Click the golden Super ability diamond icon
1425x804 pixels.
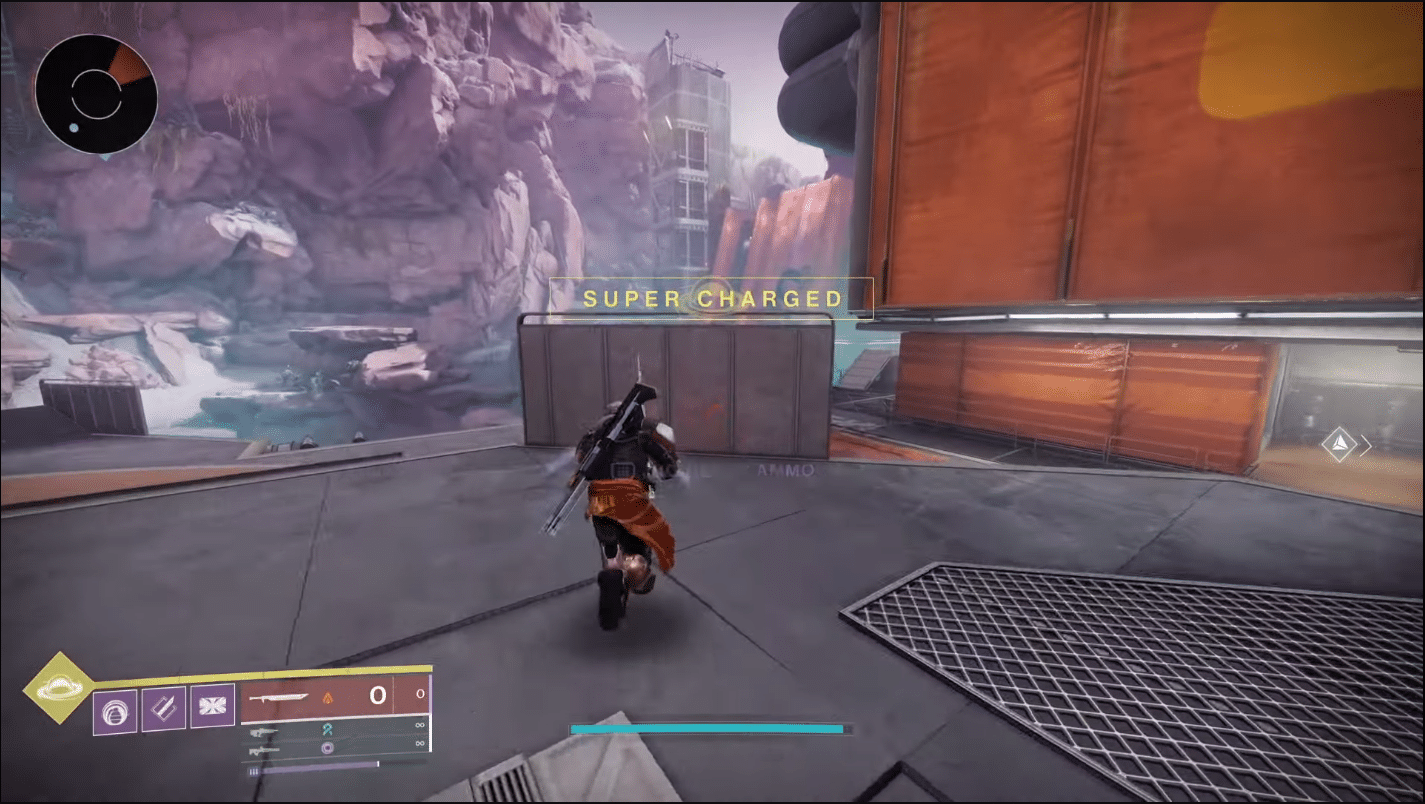pos(60,689)
